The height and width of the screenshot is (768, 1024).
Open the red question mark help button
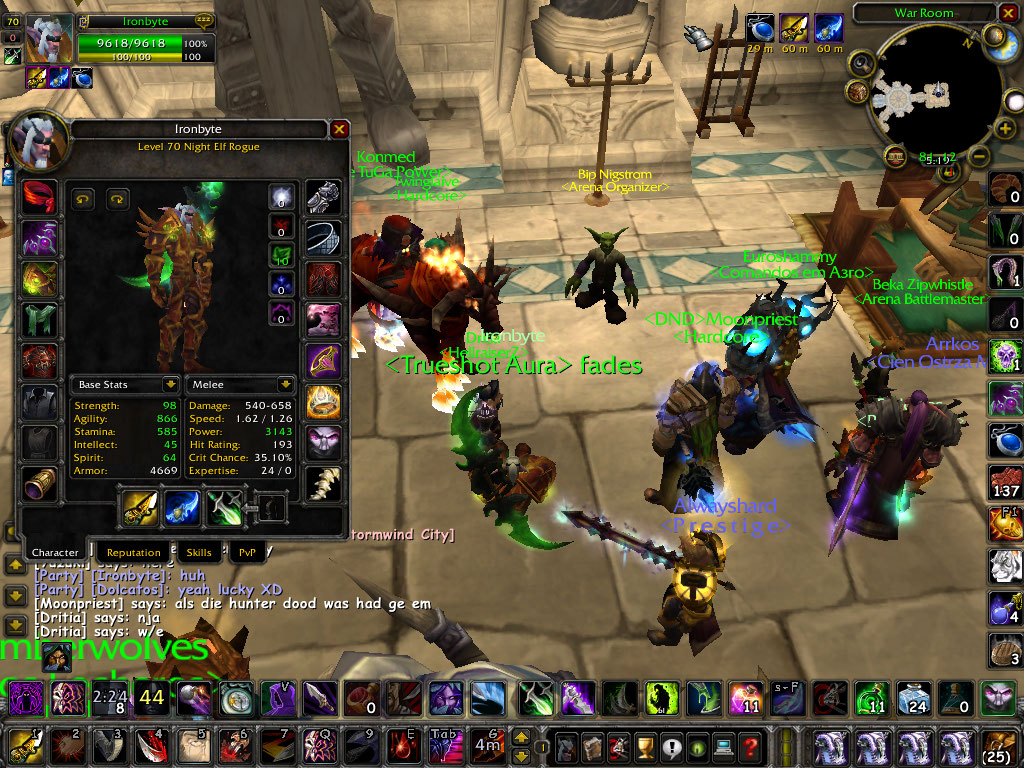point(750,746)
